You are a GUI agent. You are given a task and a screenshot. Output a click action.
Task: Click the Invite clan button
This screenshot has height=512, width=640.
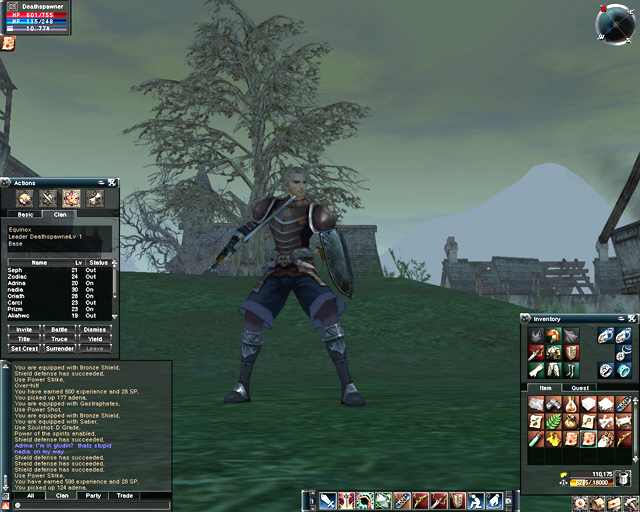[23, 328]
